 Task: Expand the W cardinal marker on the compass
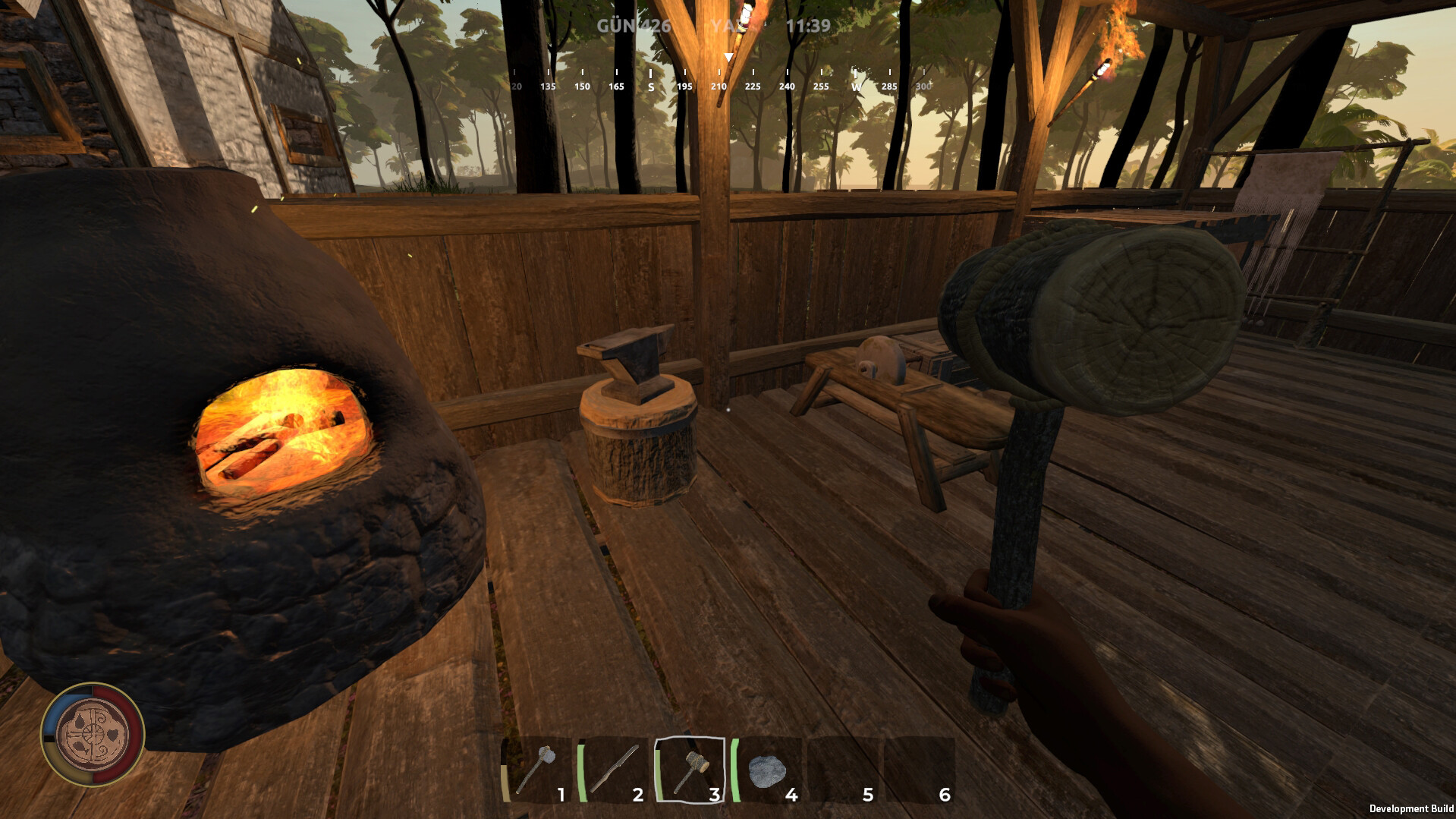(x=857, y=86)
